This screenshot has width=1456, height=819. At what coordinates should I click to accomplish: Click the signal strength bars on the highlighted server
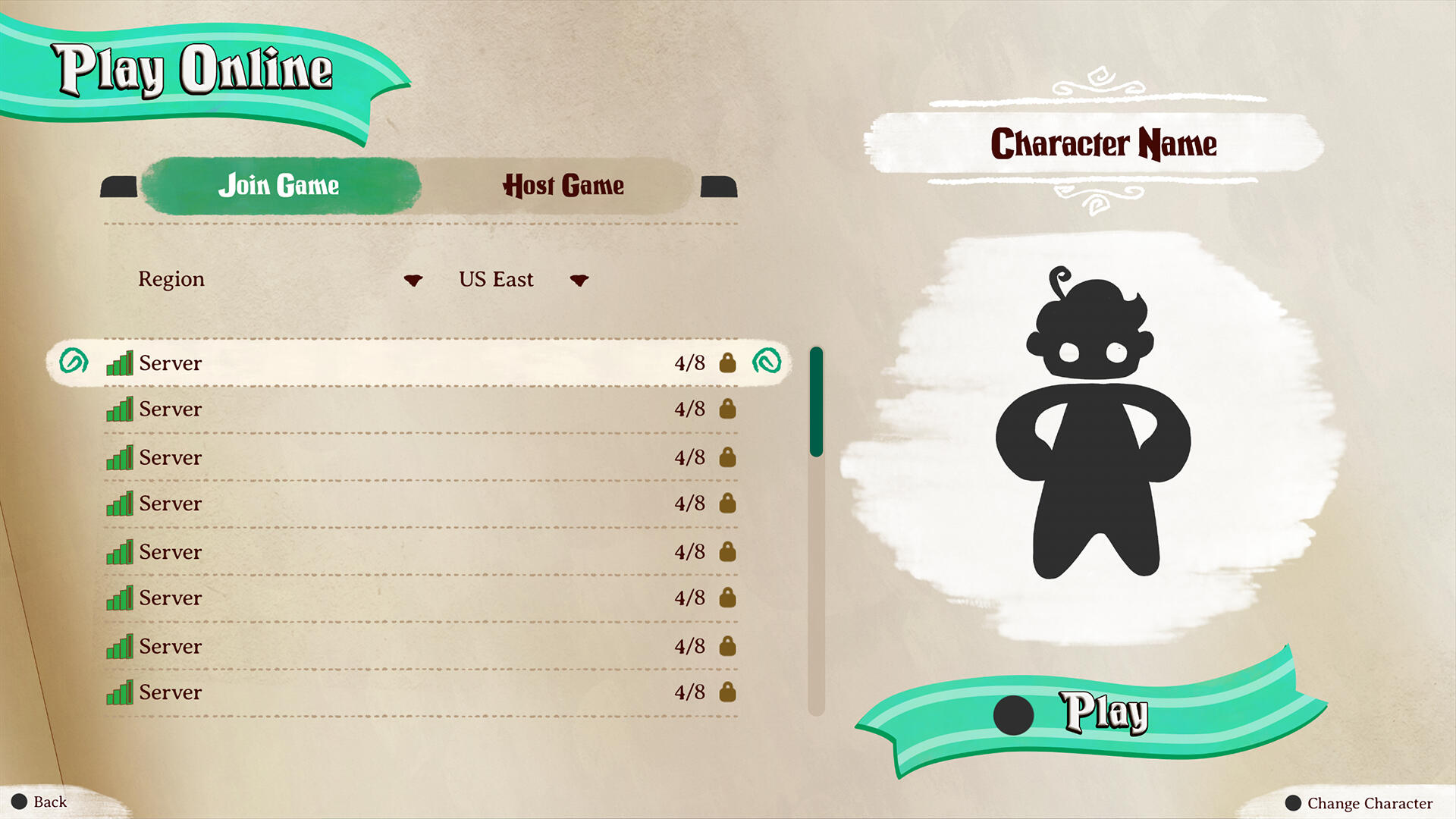click(120, 363)
